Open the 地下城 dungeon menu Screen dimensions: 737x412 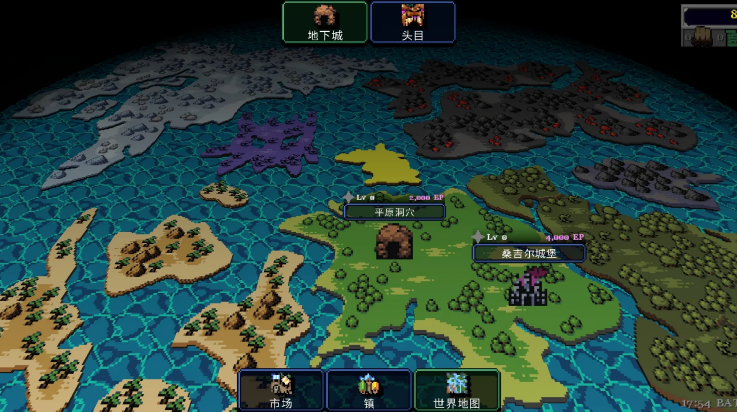[325, 22]
